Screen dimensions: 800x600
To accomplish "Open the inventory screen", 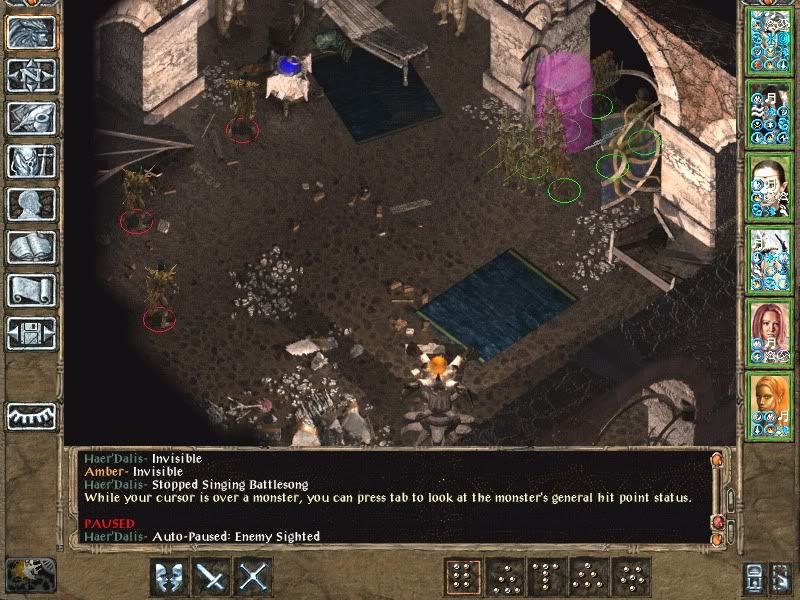I will pyautogui.click(x=31, y=161).
